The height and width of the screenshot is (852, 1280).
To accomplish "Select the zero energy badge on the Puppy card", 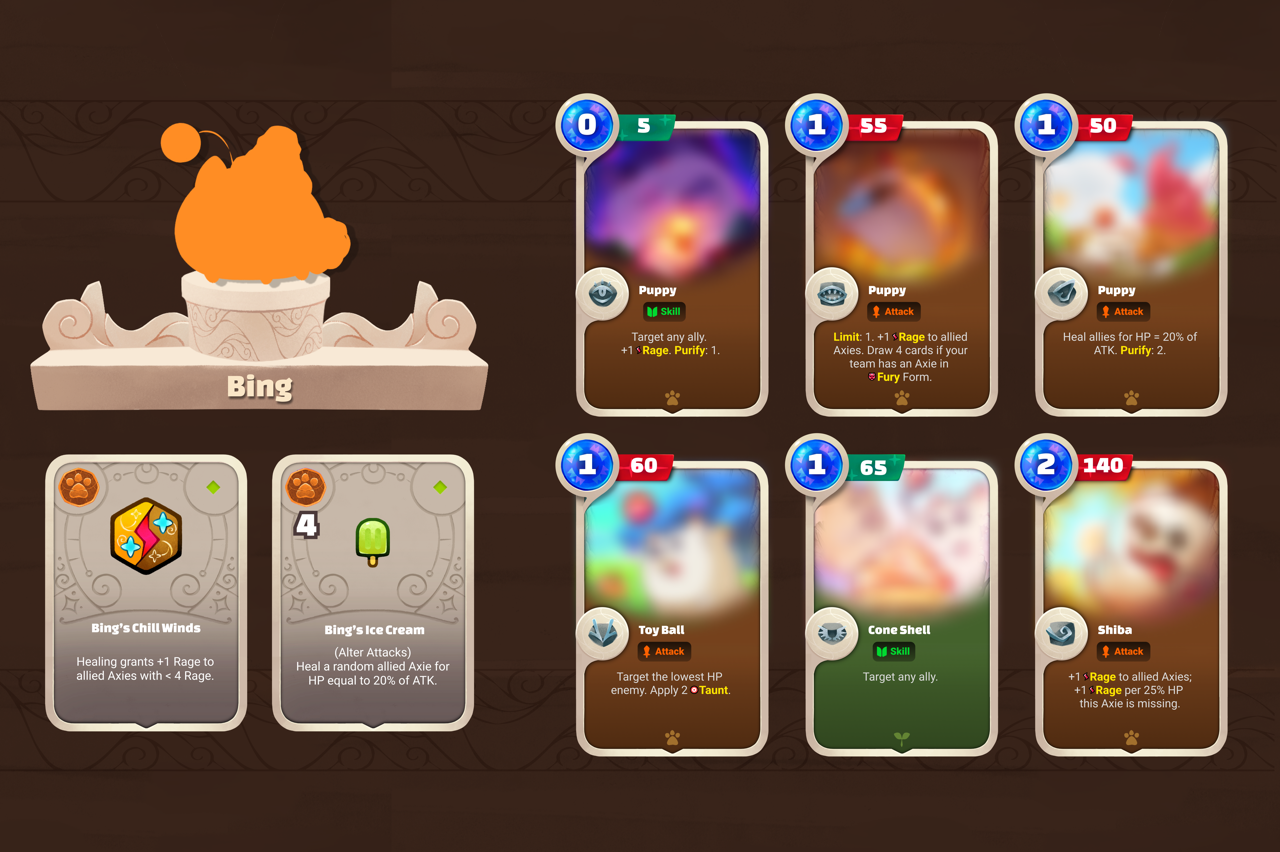I will click(587, 124).
